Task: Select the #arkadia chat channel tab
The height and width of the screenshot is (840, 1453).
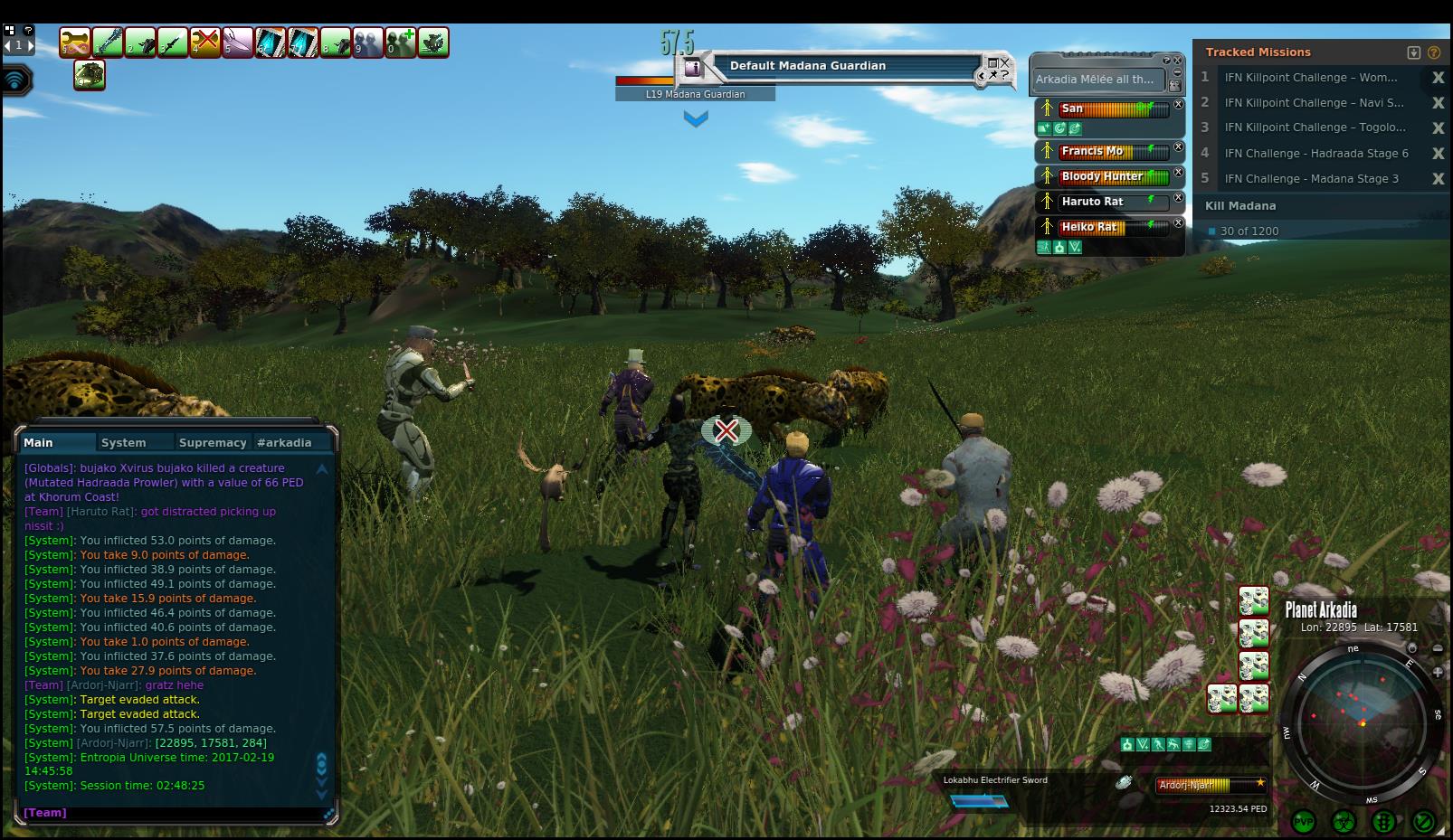Action: click(x=284, y=442)
